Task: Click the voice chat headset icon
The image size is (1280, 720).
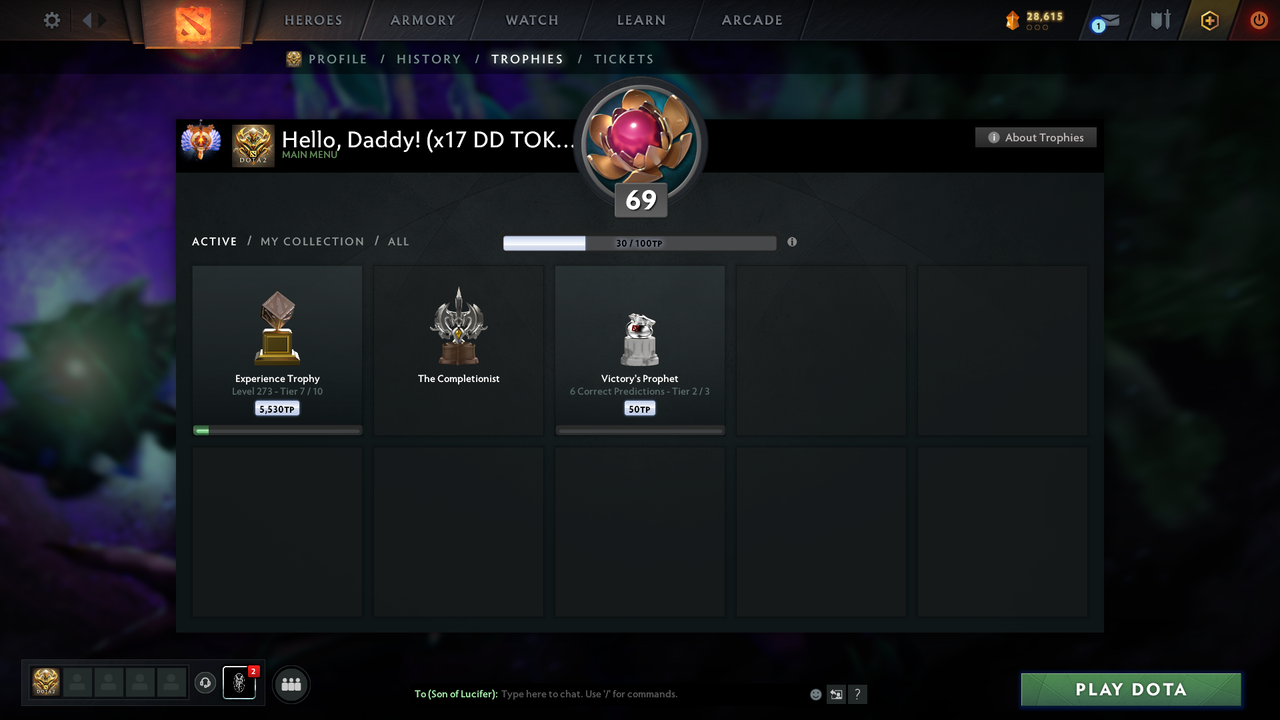Action: [x=206, y=683]
